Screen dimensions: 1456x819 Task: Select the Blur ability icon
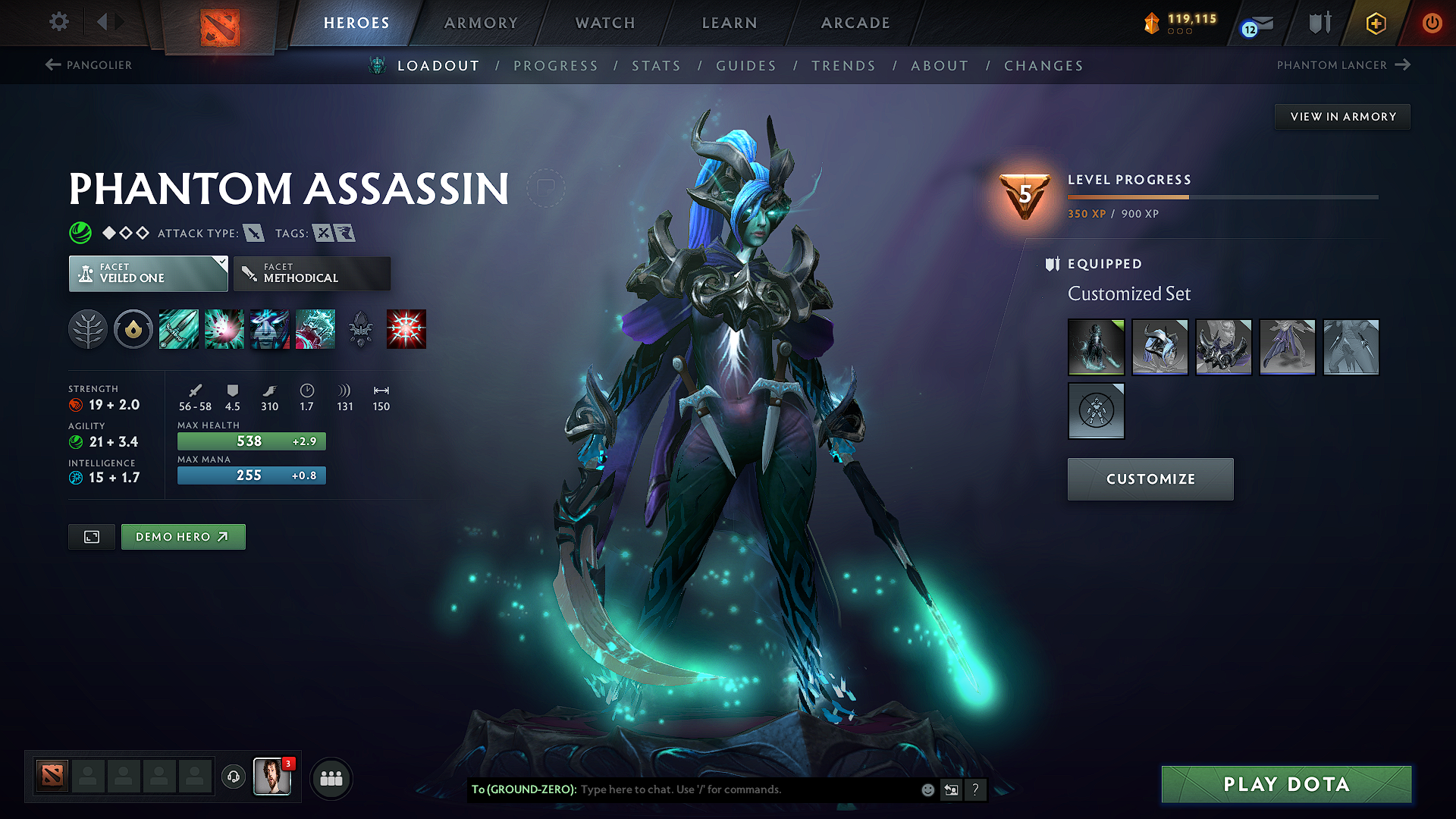coord(270,329)
